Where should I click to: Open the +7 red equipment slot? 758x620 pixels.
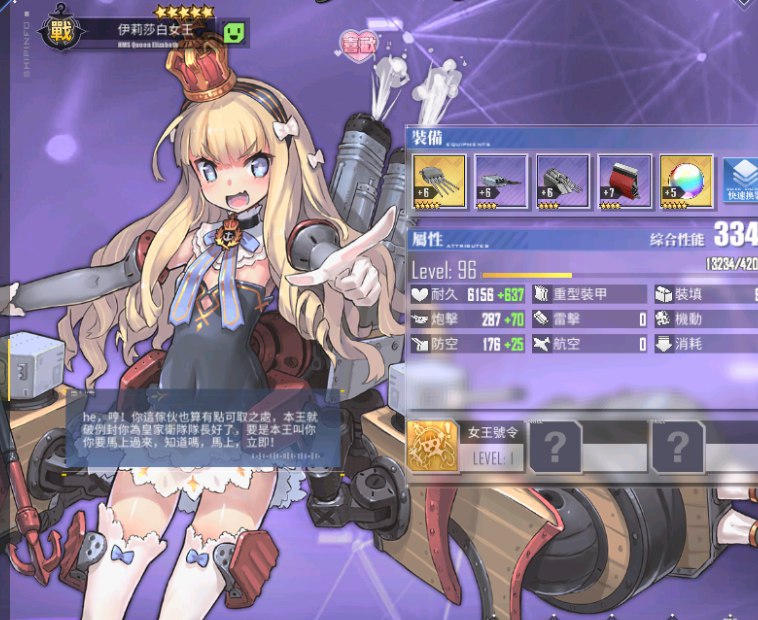(624, 181)
